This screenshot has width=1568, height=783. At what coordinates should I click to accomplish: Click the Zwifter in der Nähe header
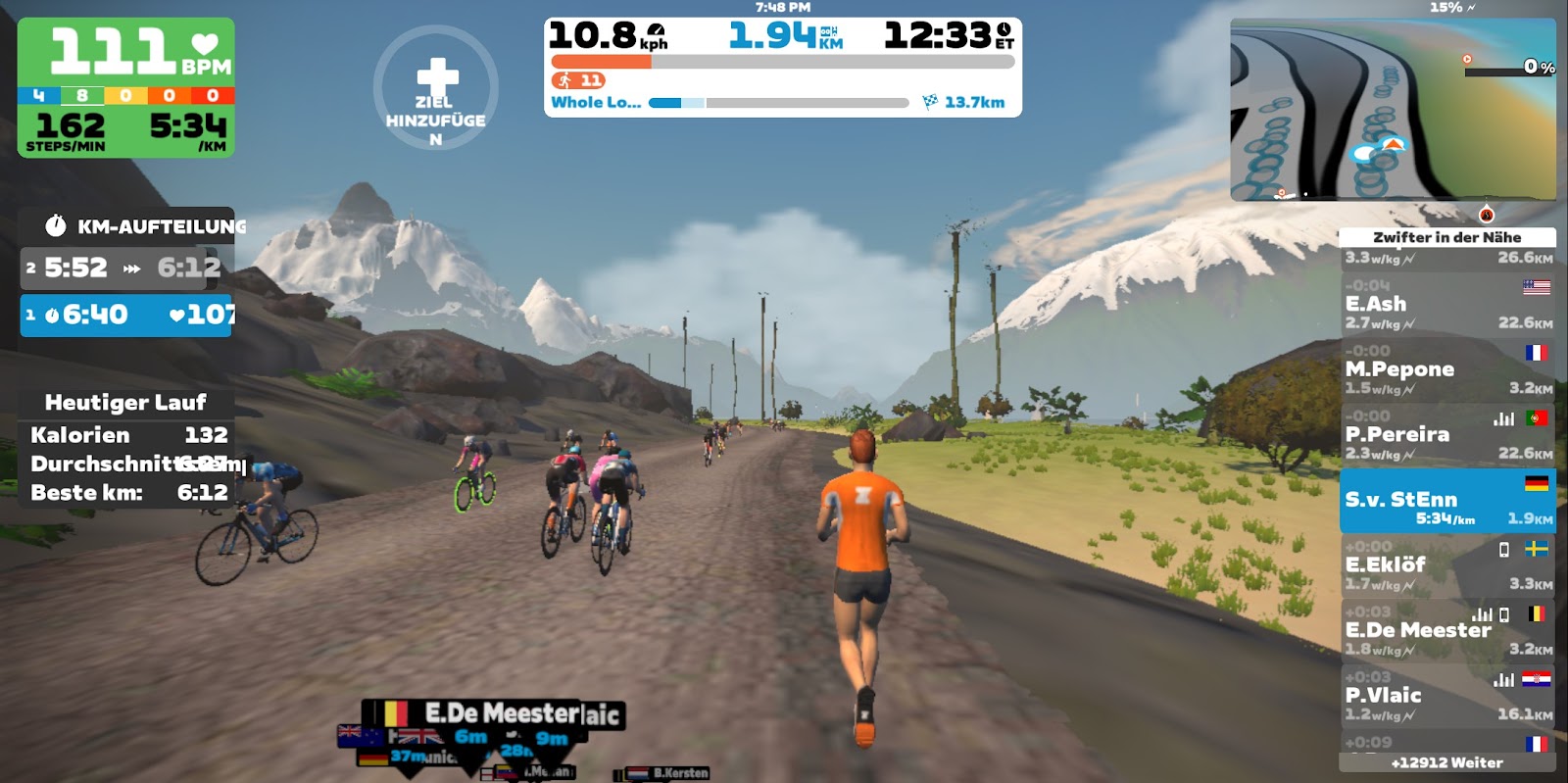[1446, 237]
